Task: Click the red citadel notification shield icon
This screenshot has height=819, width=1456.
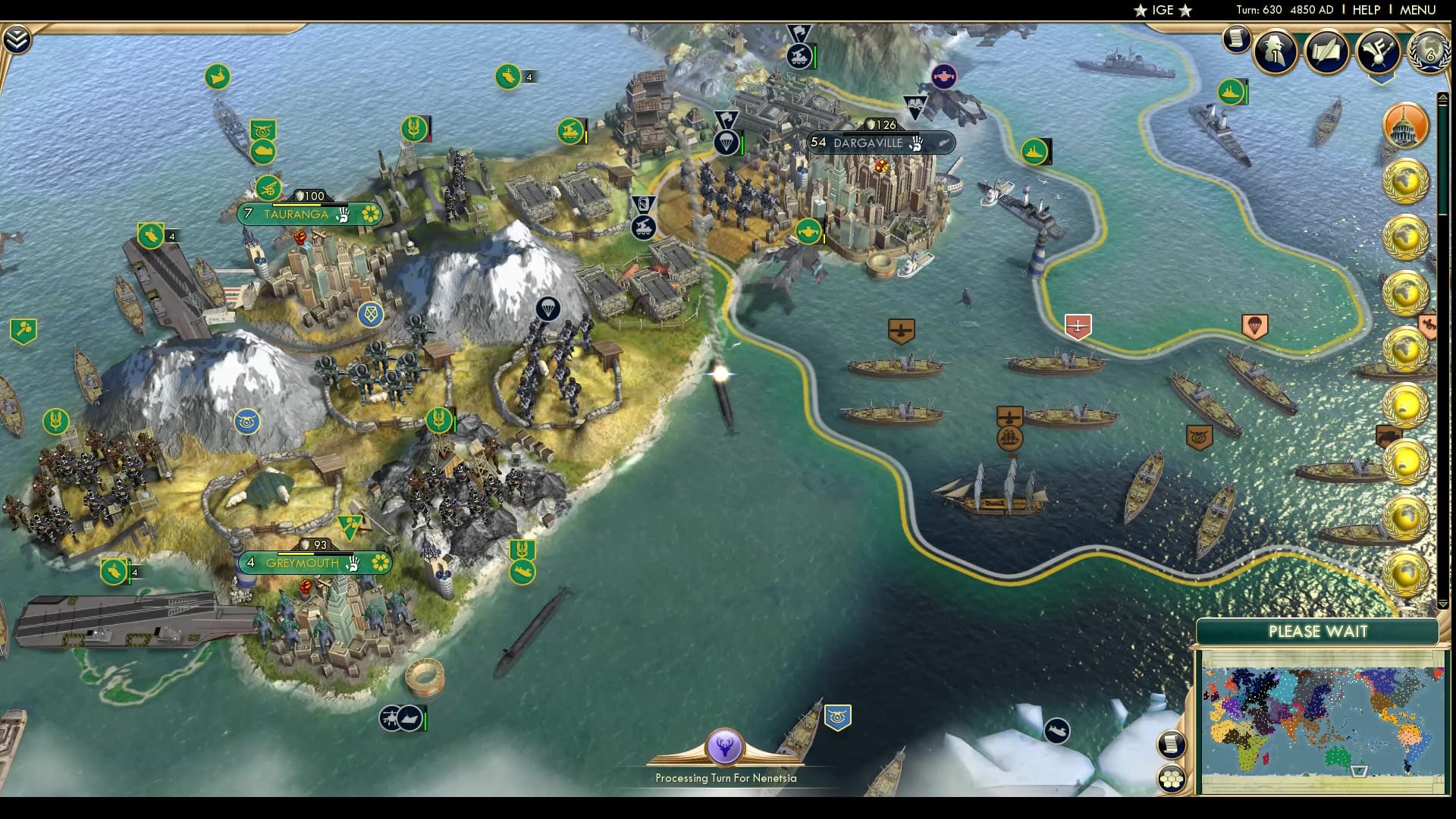Action: (x=1078, y=327)
